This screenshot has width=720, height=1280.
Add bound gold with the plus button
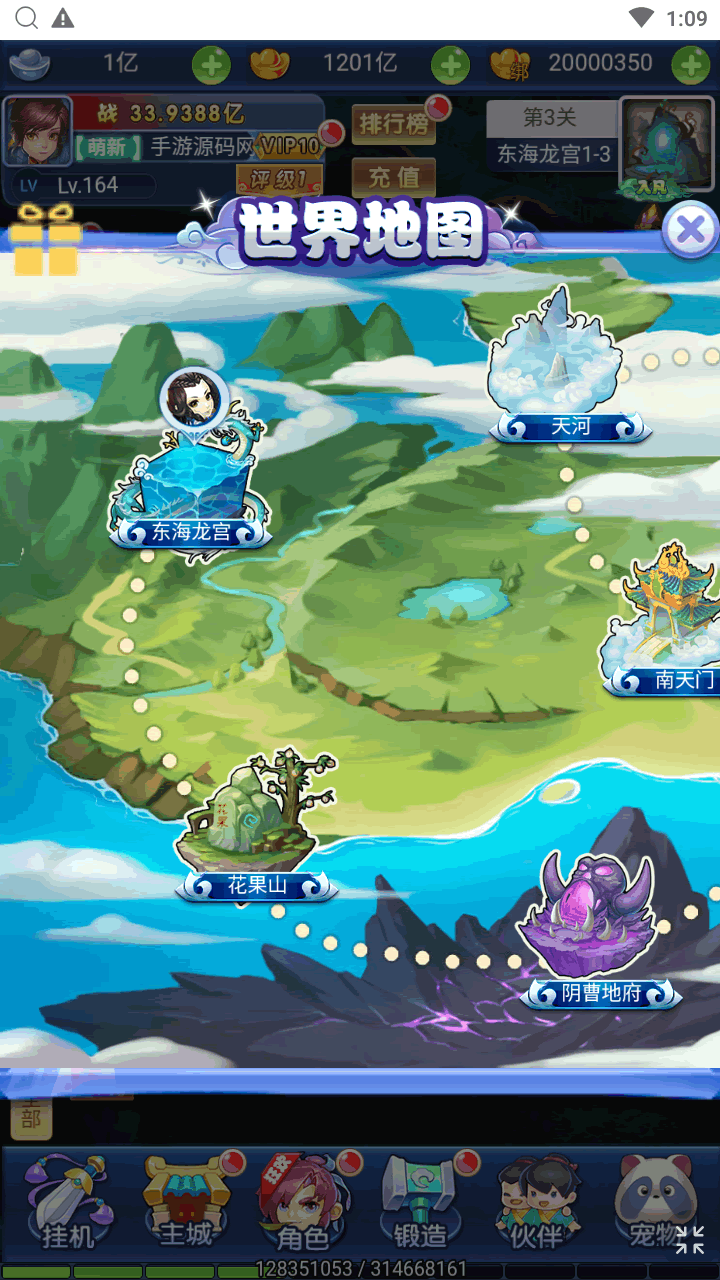(690, 65)
